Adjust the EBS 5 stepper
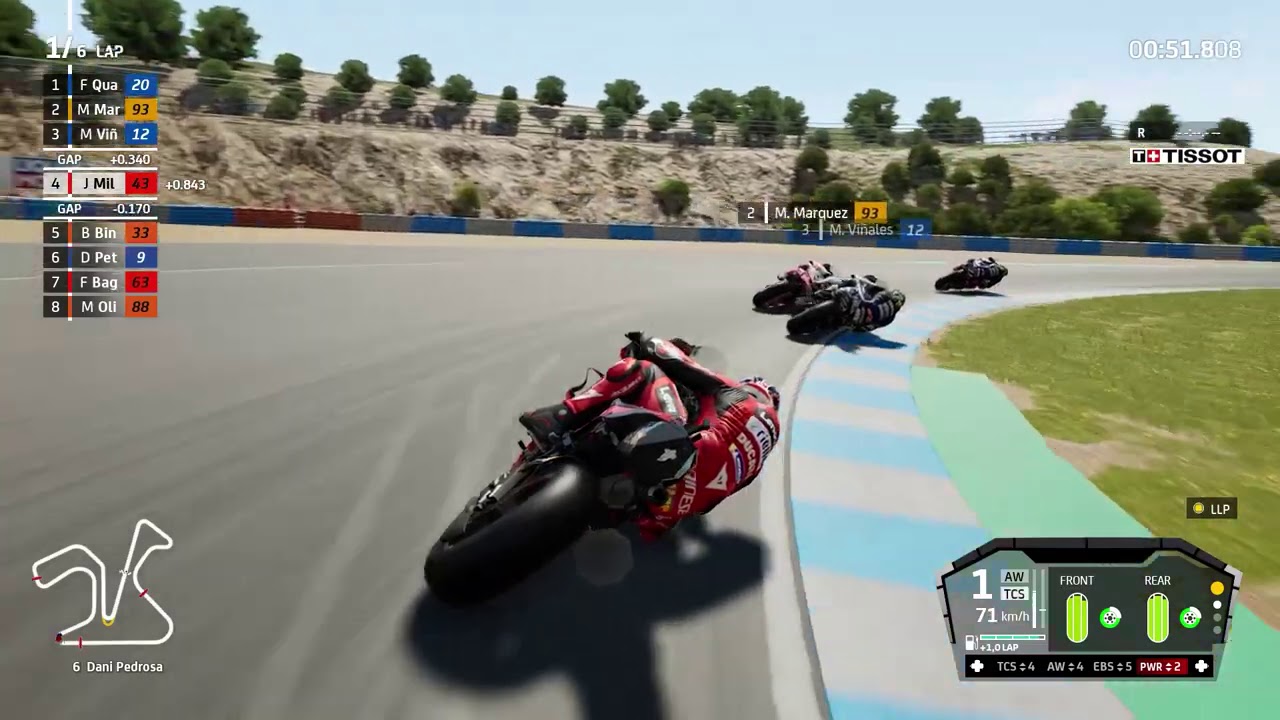The width and height of the screenshot is (1280, 720). click(1113, 667)
